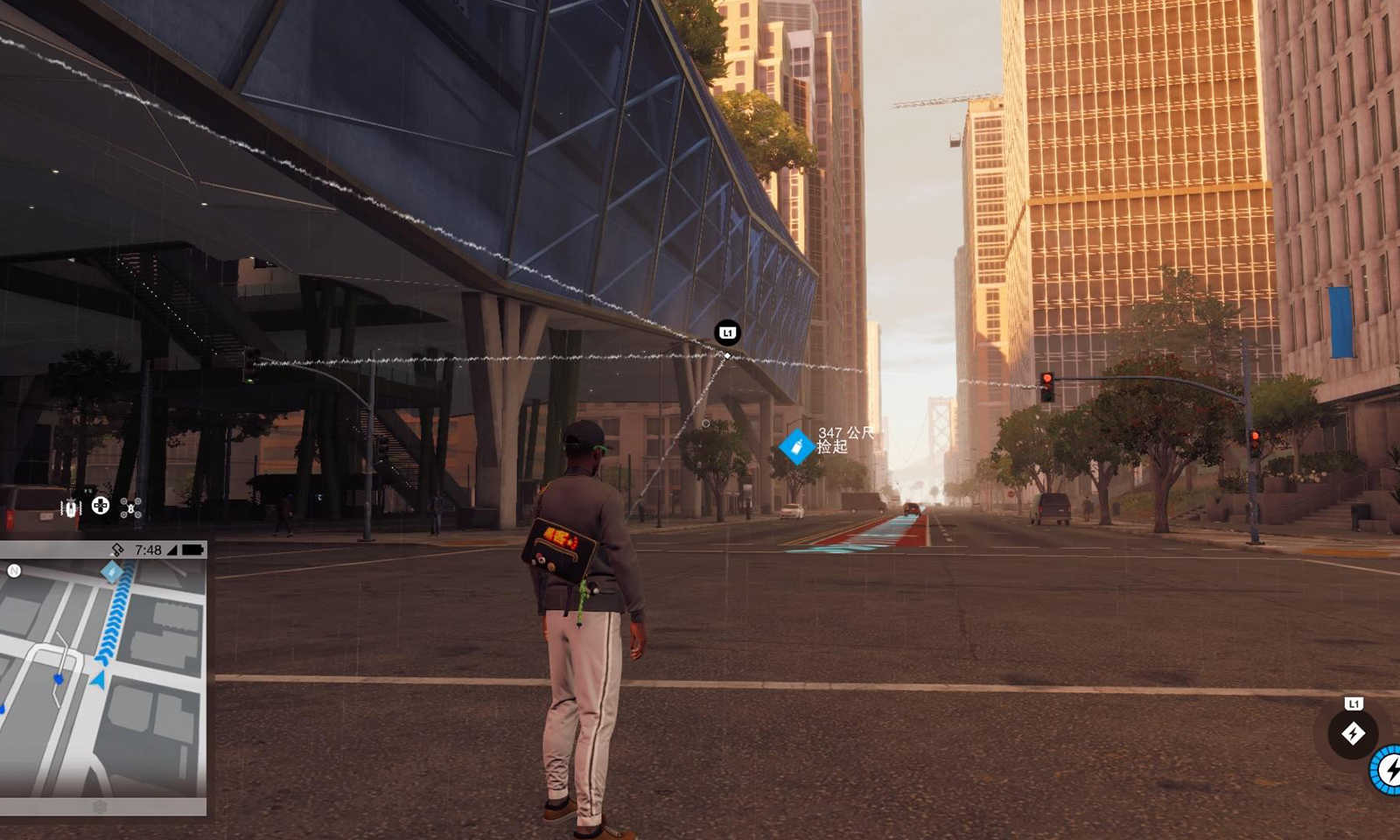Click the d-pad gadget selector icon
This screenshot has width=1400, height=840.
pyautogui.click(x=101, y=506)
